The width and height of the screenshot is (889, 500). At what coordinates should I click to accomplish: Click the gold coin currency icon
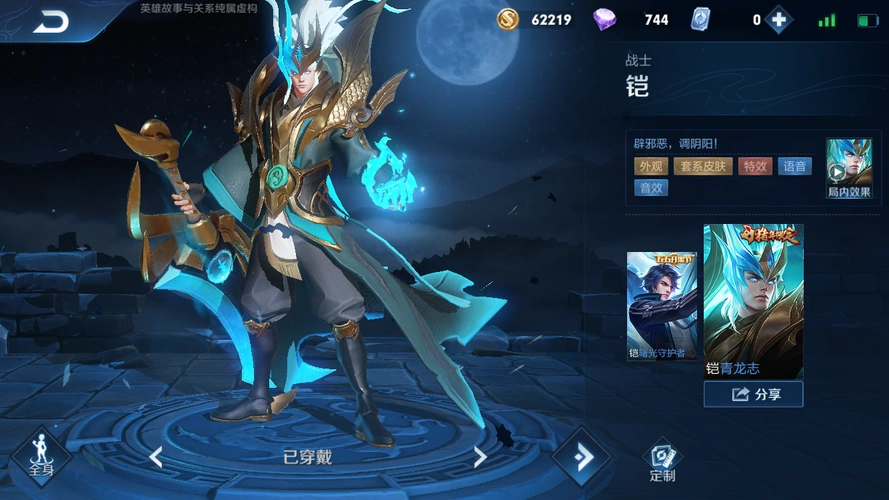coord(508,19)
